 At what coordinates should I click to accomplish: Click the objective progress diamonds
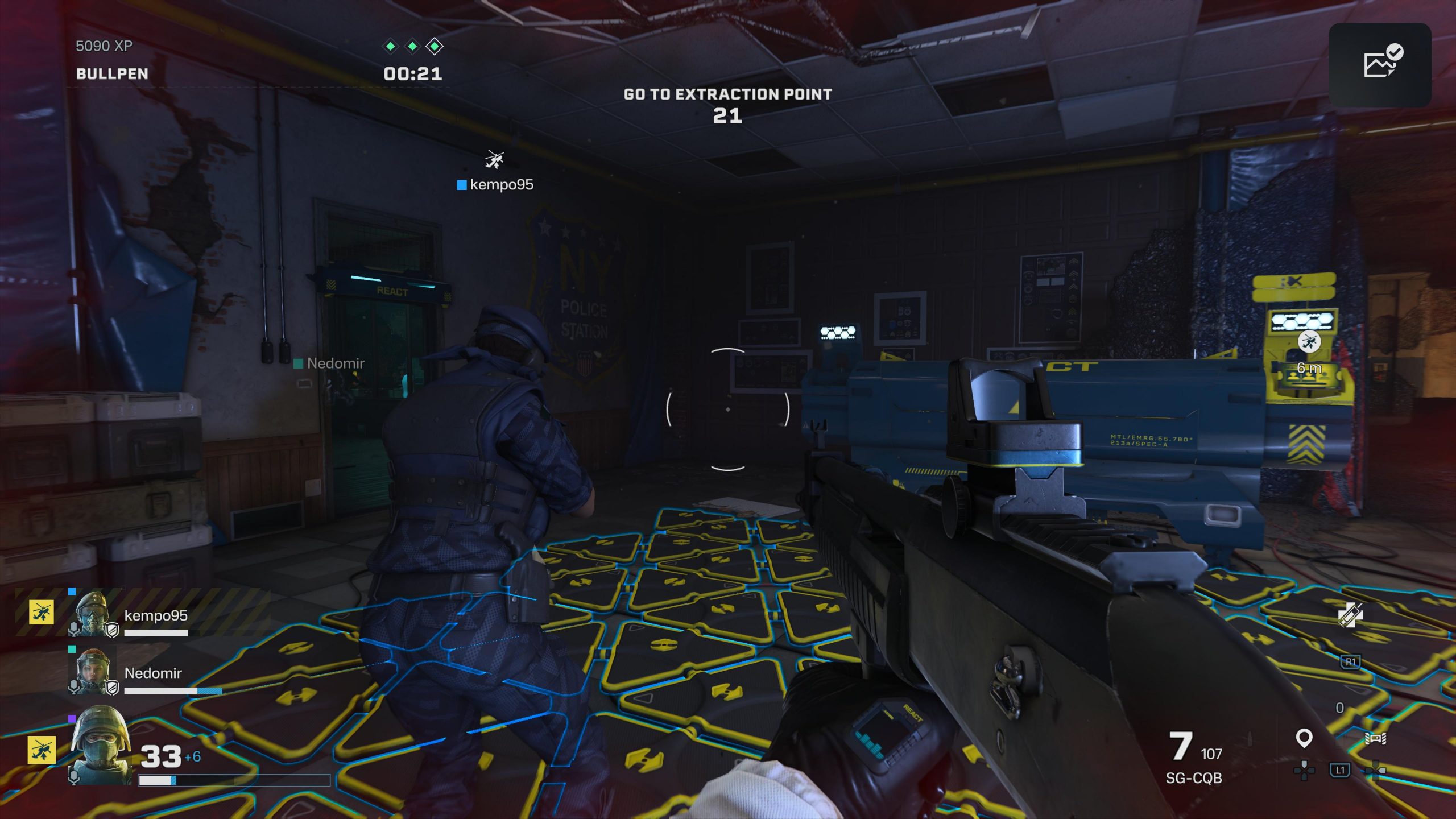pyautogui.click(x=412, y=46)
